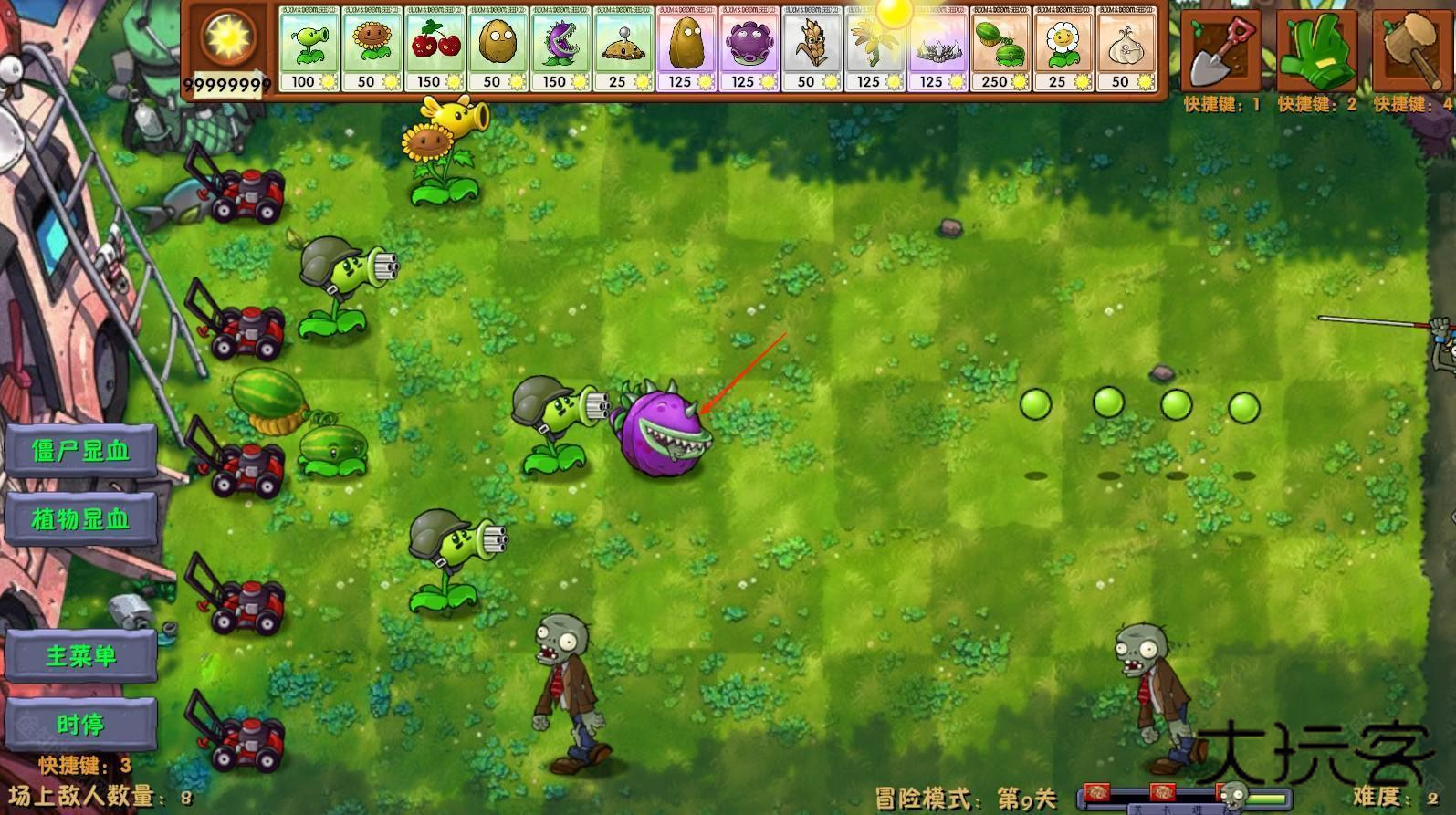Open the 主菜单 main menu
This screenshot has height=815, width=1456.
pyautogui.click(x=80, y=656)
